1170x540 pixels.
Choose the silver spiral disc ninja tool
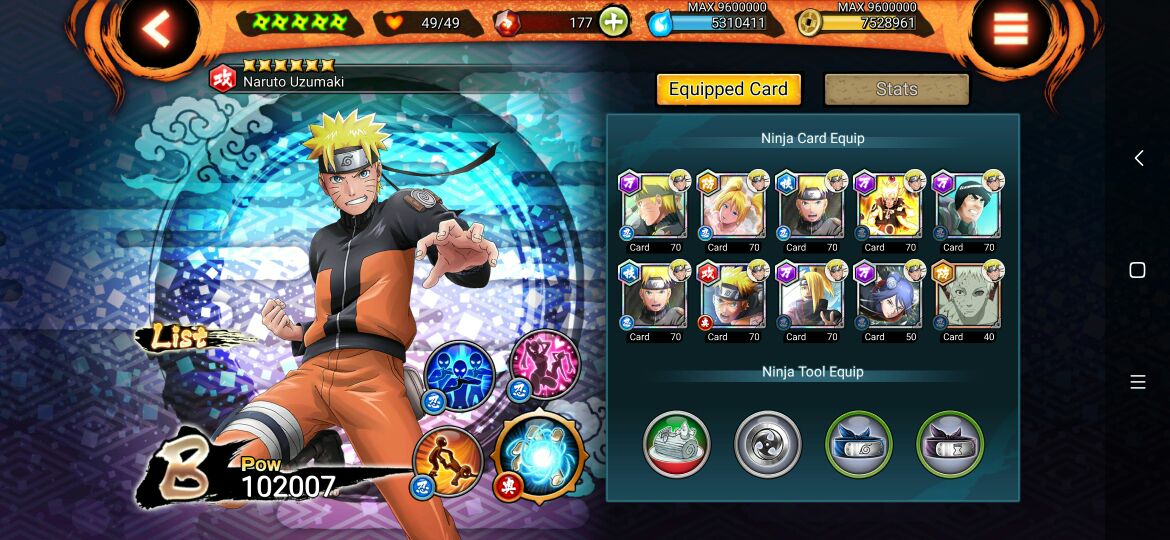767,444
